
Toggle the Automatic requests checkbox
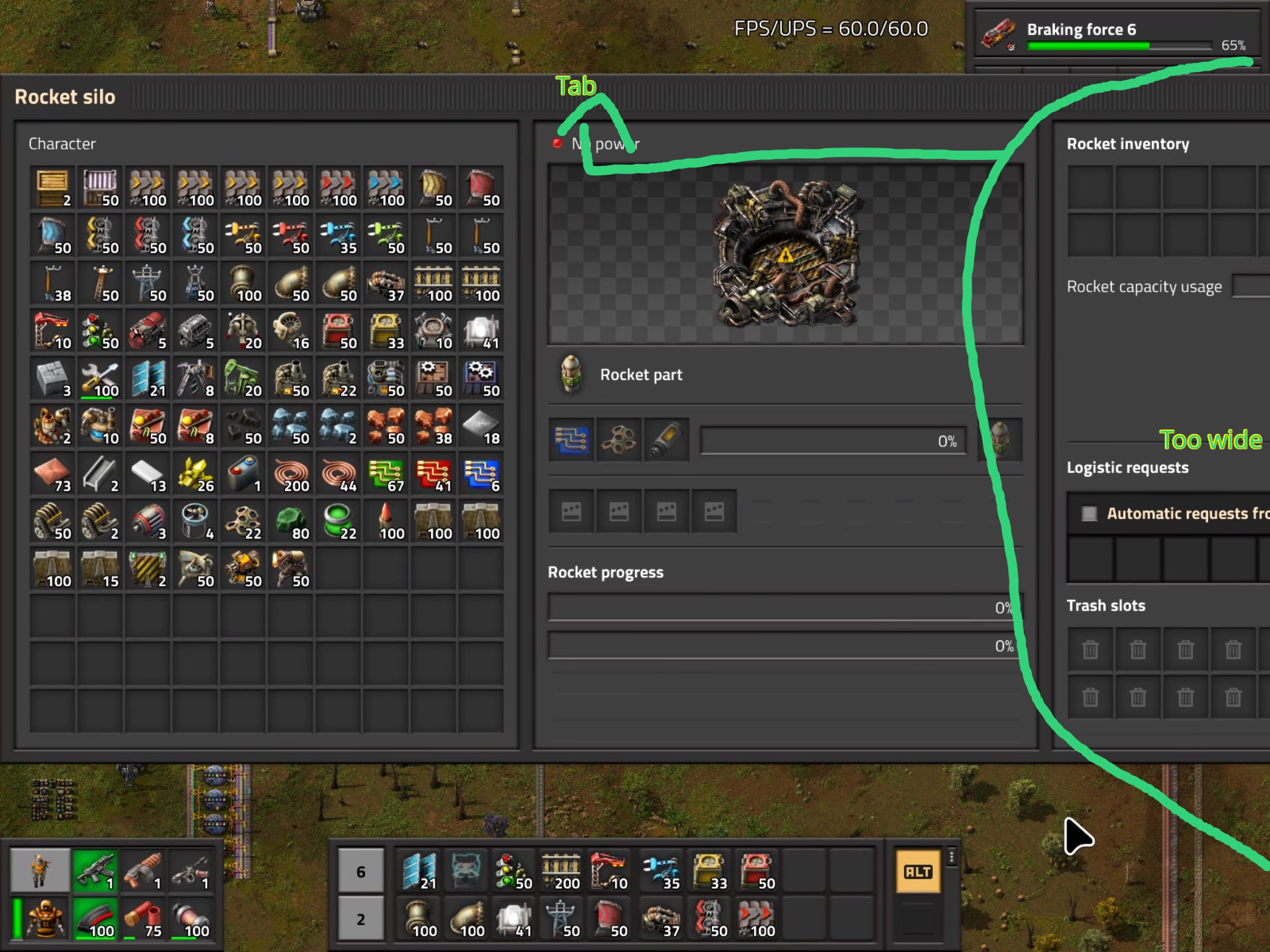coord(1089,513)
